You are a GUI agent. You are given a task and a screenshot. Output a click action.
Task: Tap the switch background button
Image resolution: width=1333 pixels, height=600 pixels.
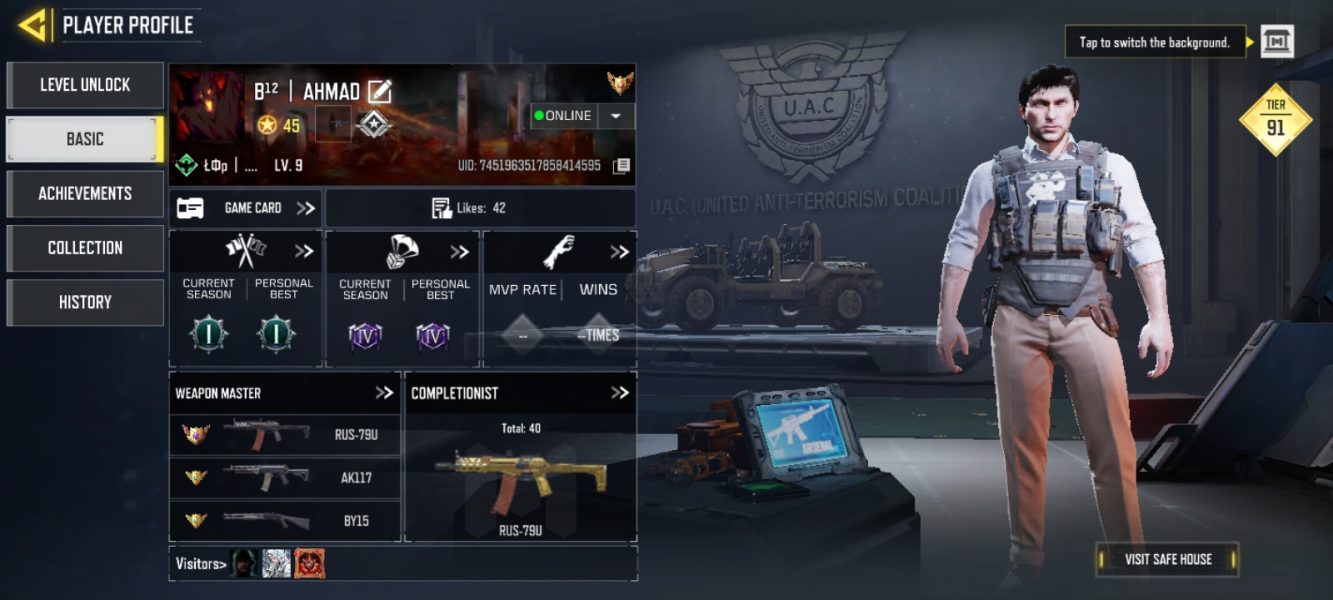tap(1277, 42)
